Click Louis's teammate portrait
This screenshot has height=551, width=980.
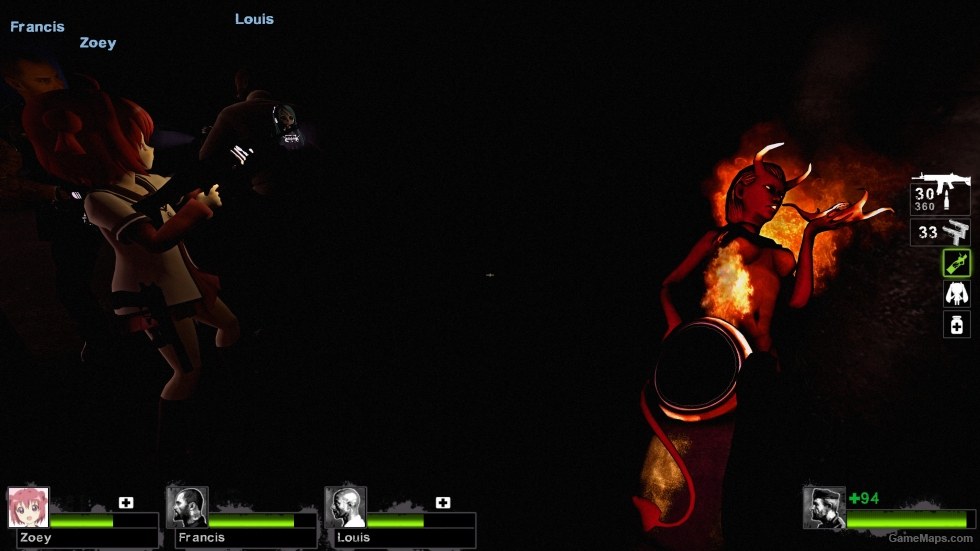point(345,507)
